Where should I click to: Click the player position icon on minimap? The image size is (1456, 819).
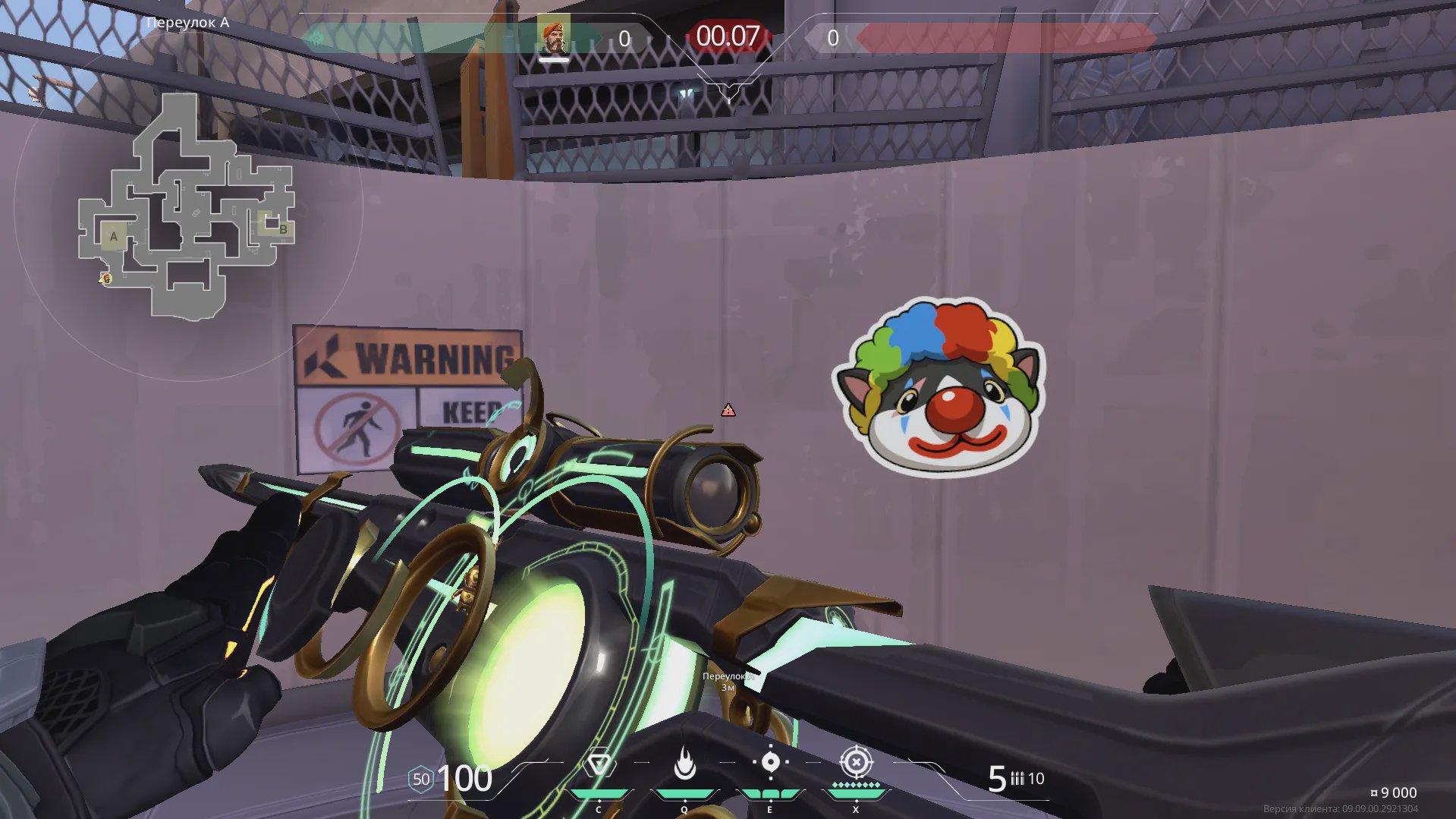[x=106, y=279]
